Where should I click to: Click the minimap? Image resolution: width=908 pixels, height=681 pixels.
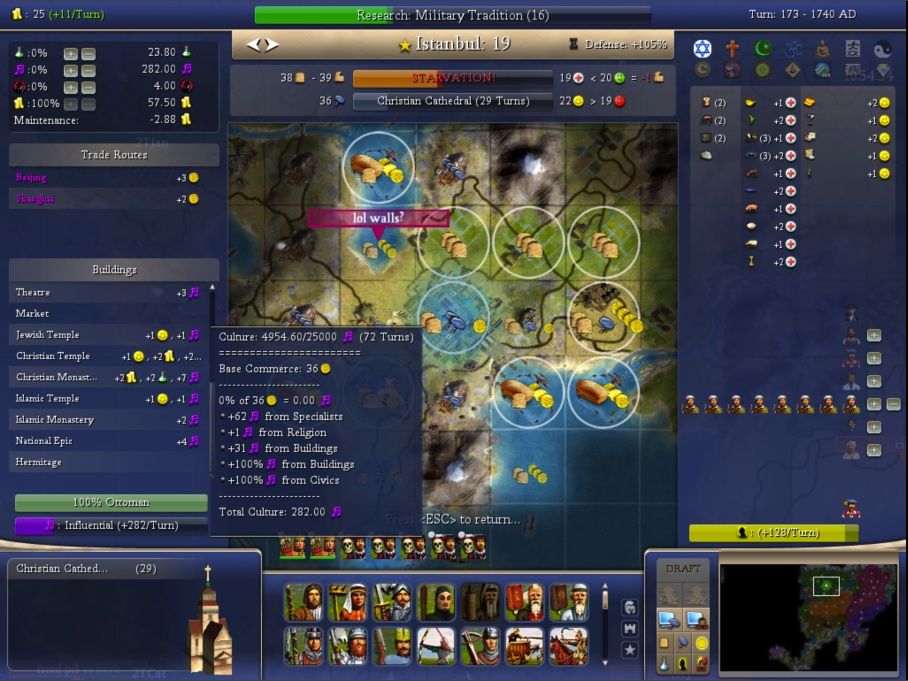coord(808,612)
